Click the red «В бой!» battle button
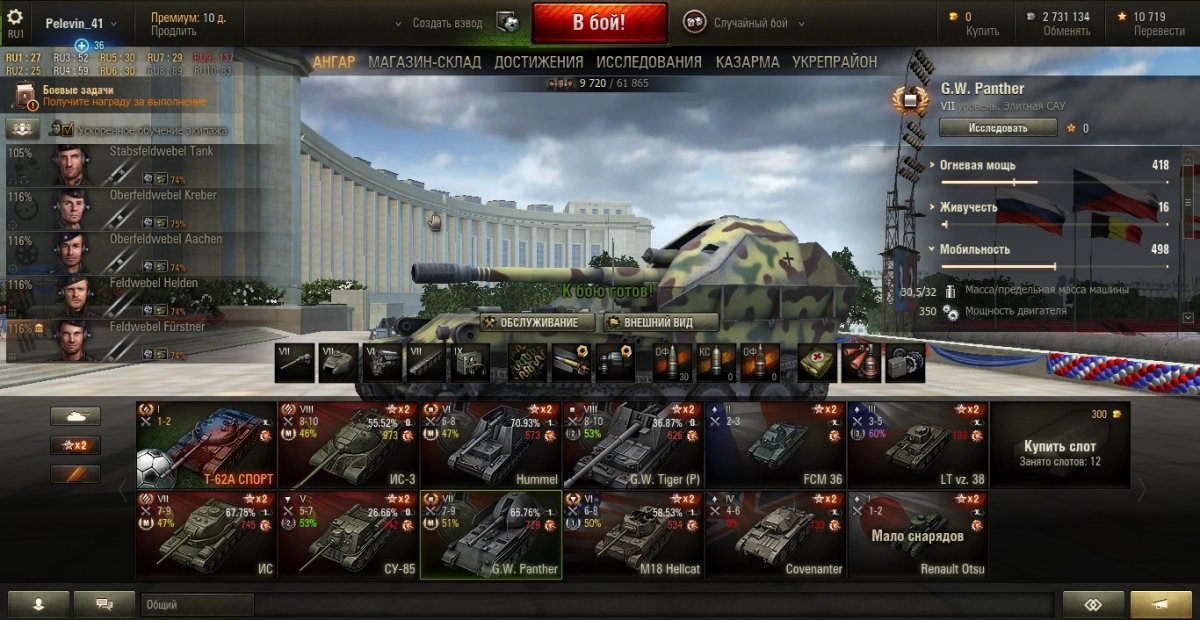Image resolution: width=1200 pixels, height=620 pixels. 599,22
